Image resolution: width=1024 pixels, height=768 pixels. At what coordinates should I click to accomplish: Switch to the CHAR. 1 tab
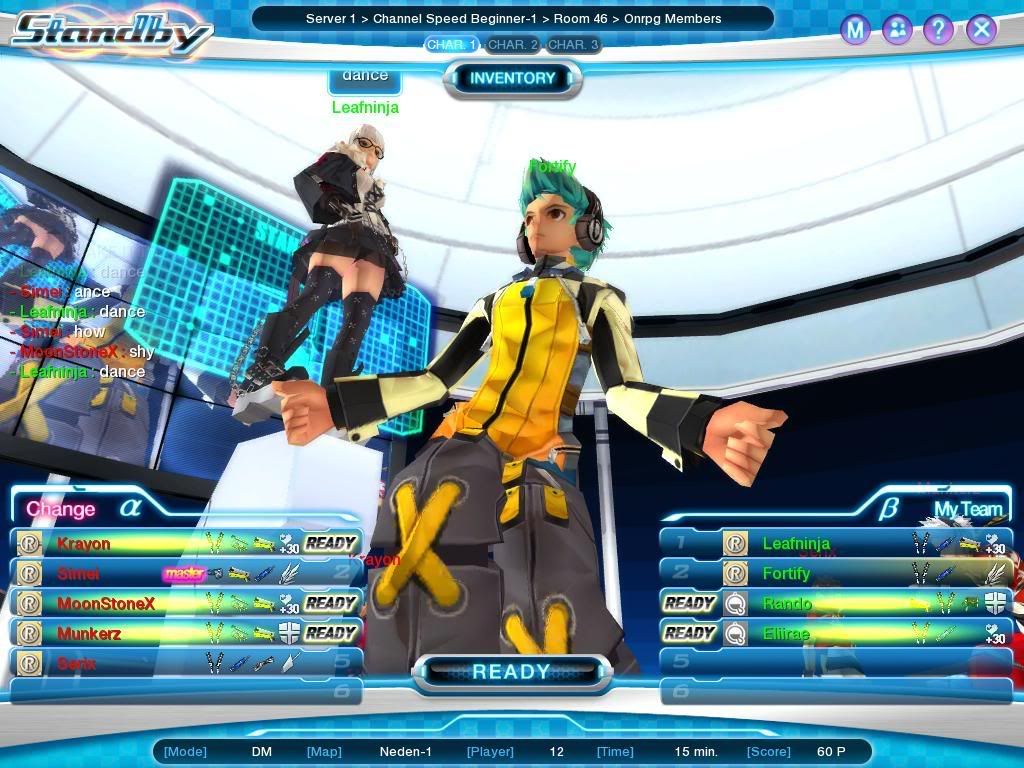point(452,45)
